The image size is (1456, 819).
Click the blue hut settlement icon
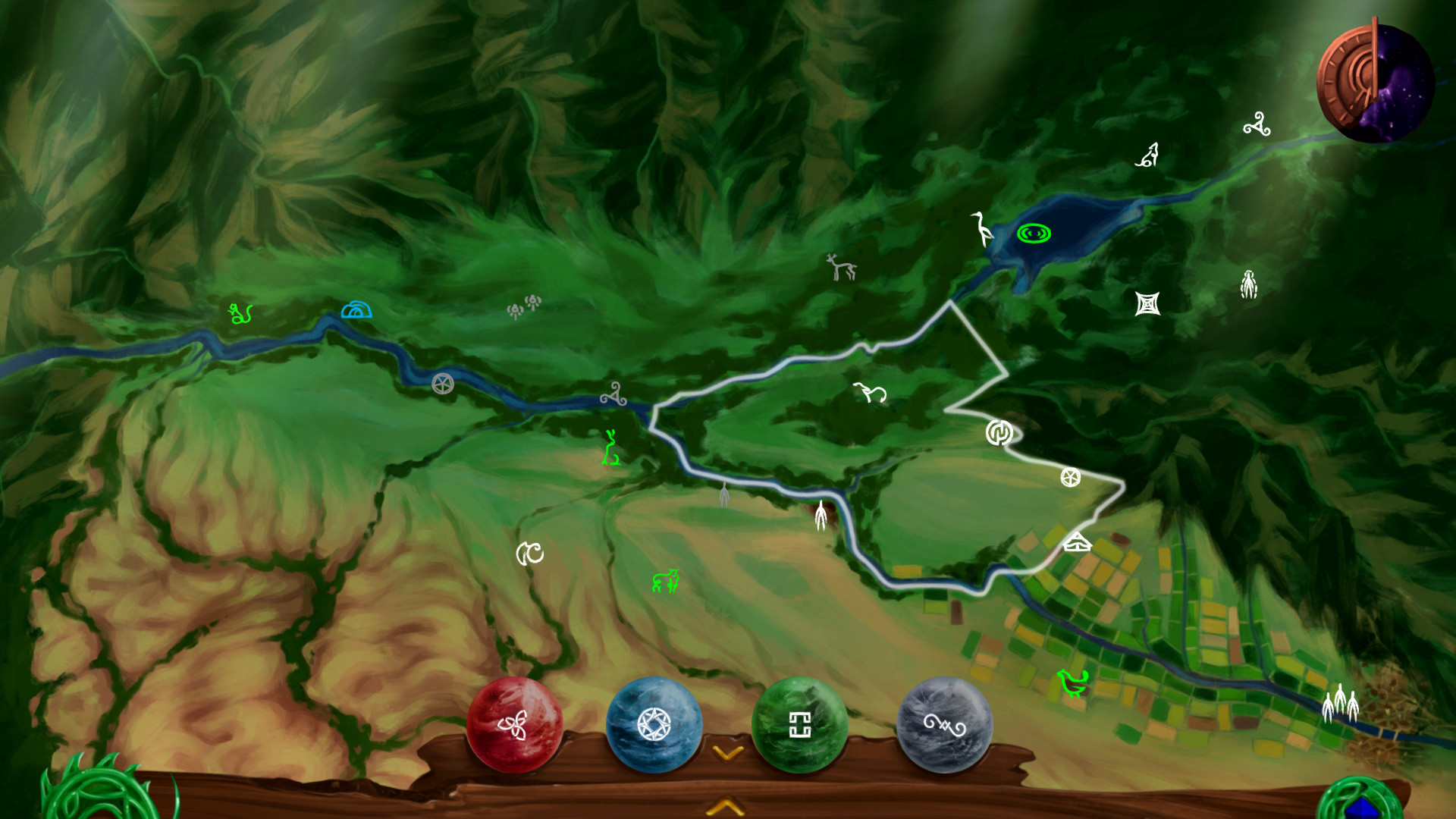[x=356, y=309]
